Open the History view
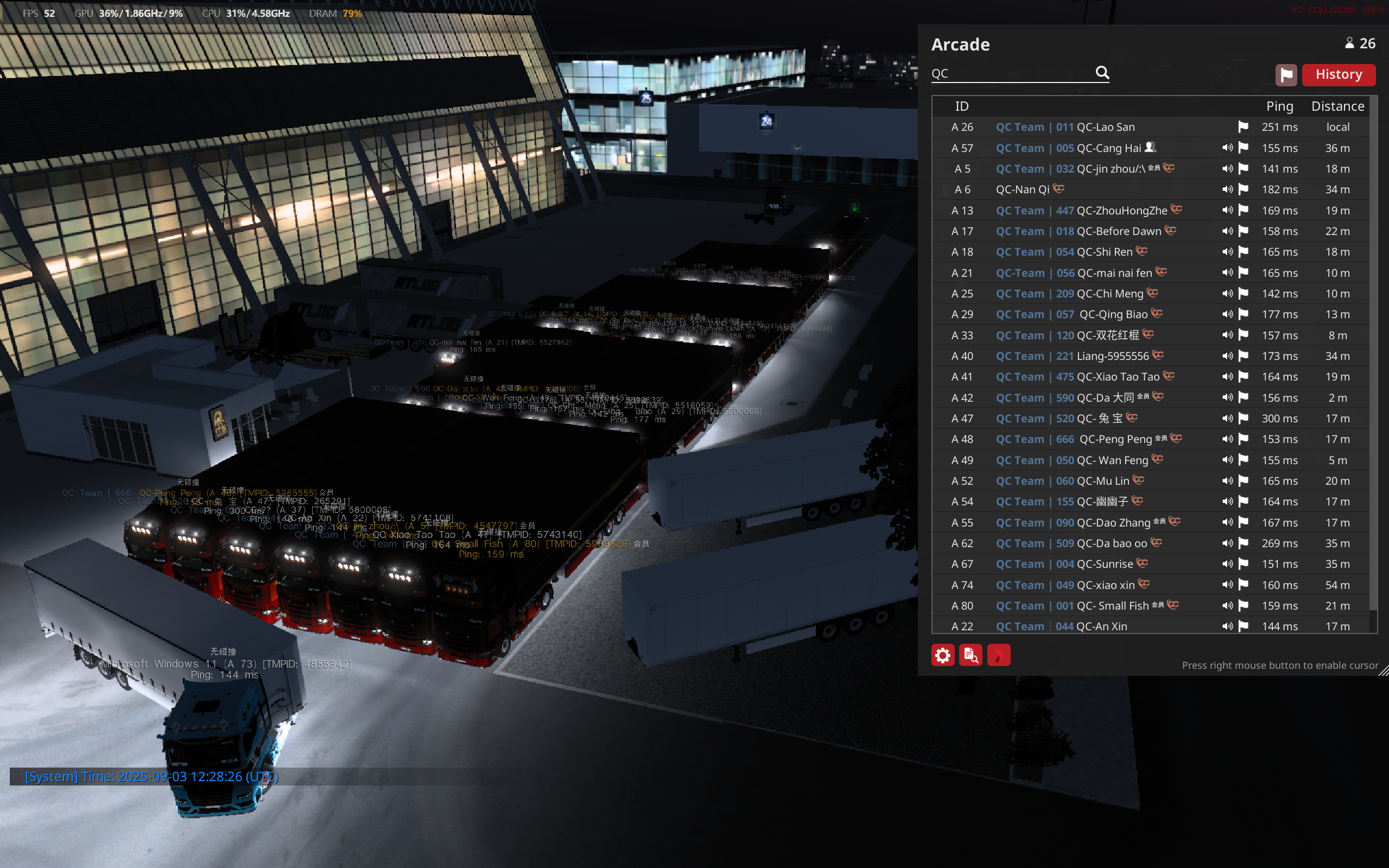 (x=1338, y=74)
